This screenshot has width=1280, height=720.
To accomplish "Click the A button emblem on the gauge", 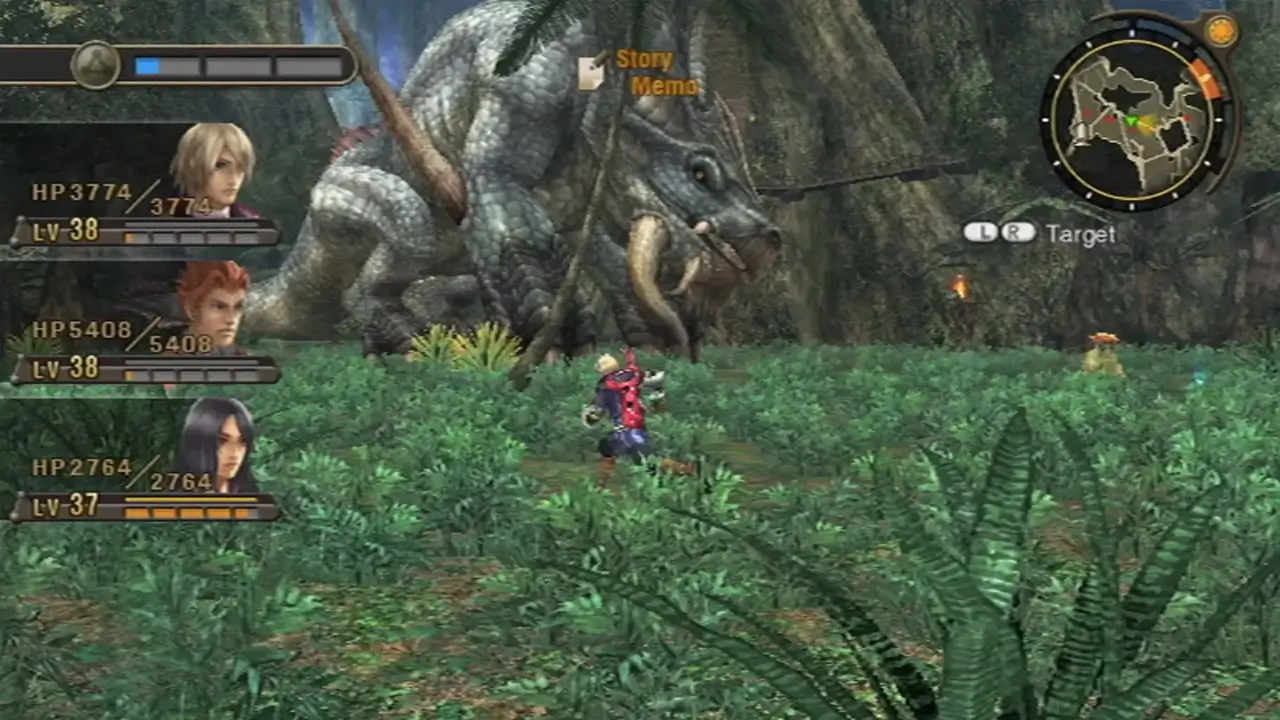I will point(96,62).
